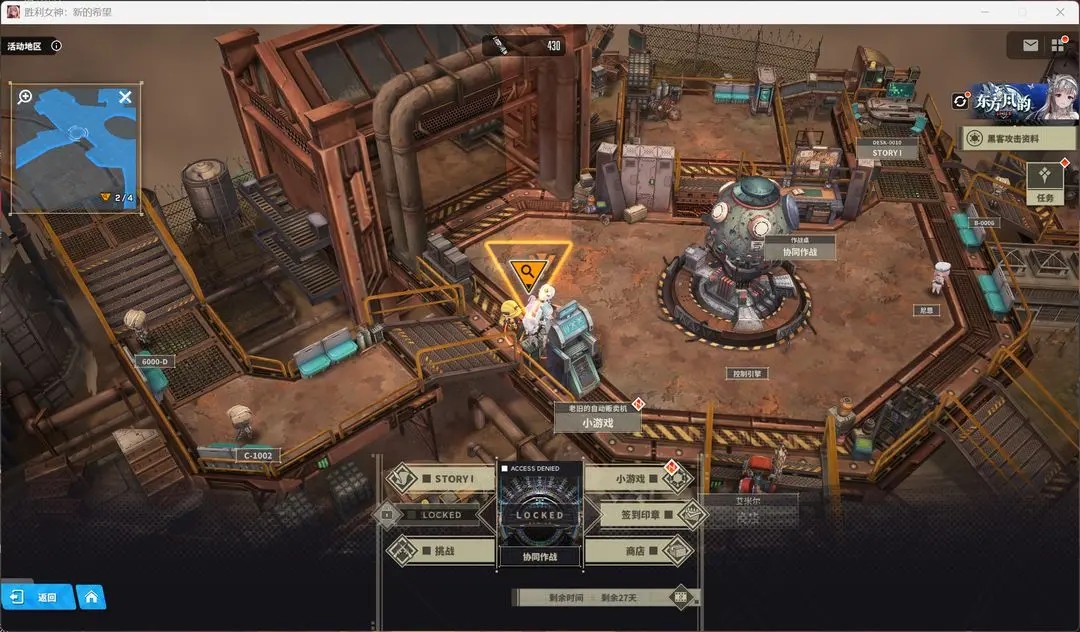Close the game window
This screenshot has height=632, width=1080.
[1059, 11]
